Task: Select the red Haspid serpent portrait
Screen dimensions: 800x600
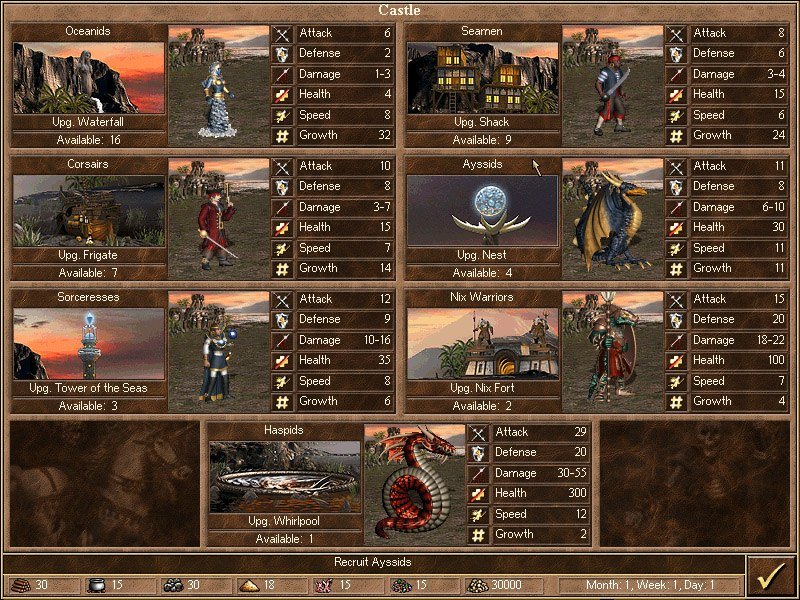Action: (415, 484)
